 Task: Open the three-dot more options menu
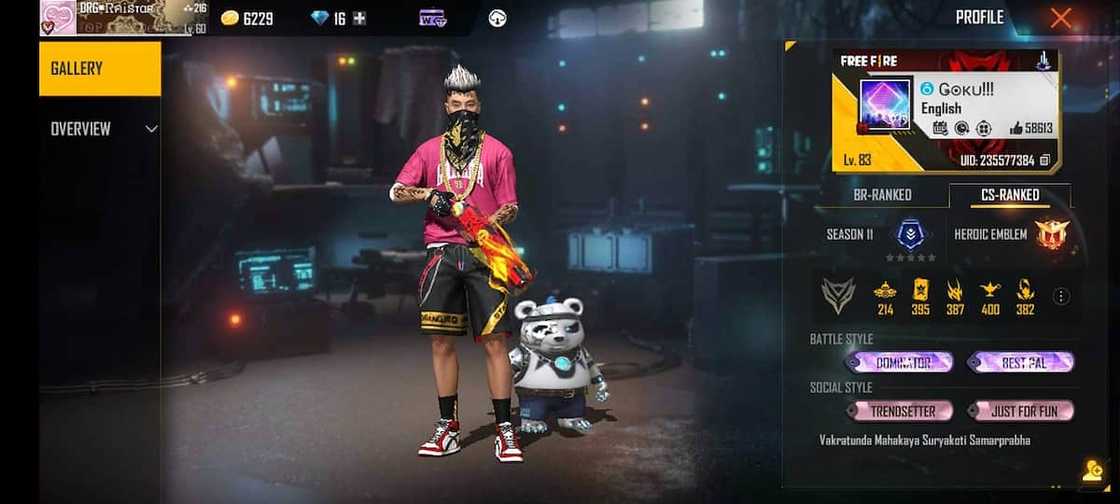click(1061, 296)
